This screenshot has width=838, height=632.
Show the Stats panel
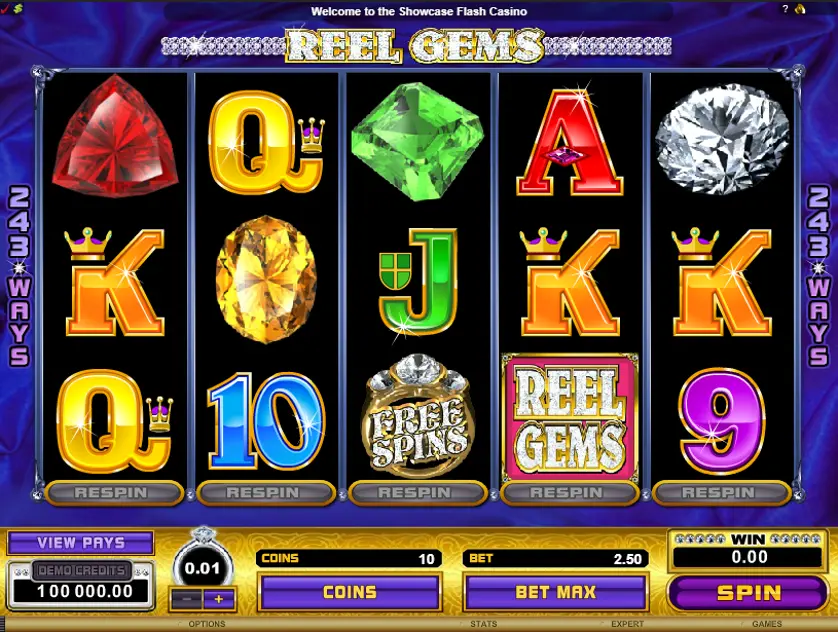click(483, 624)
